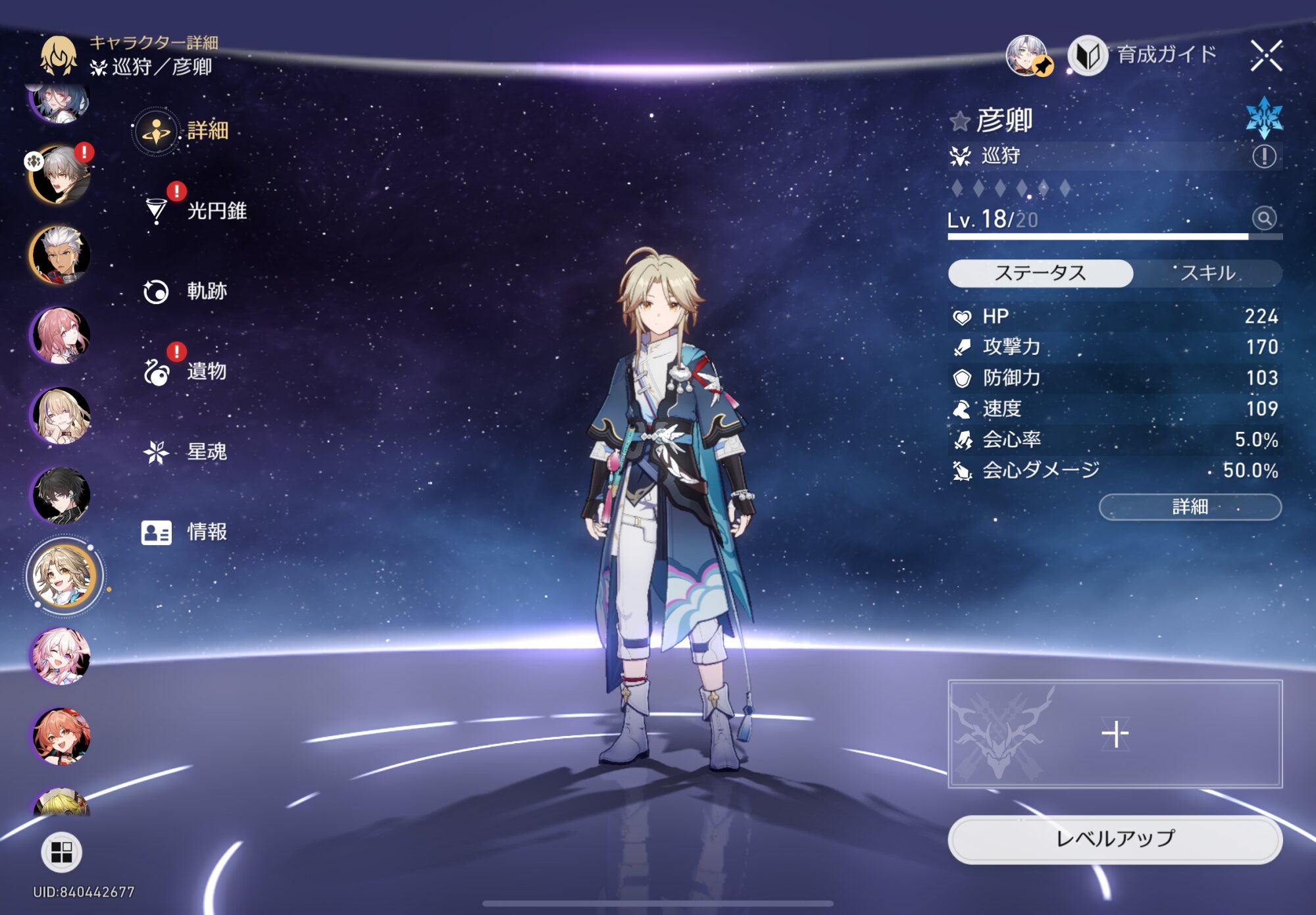Open the grid view character list button
Viewport: 1316px width, 915px height.
(61, 852)
